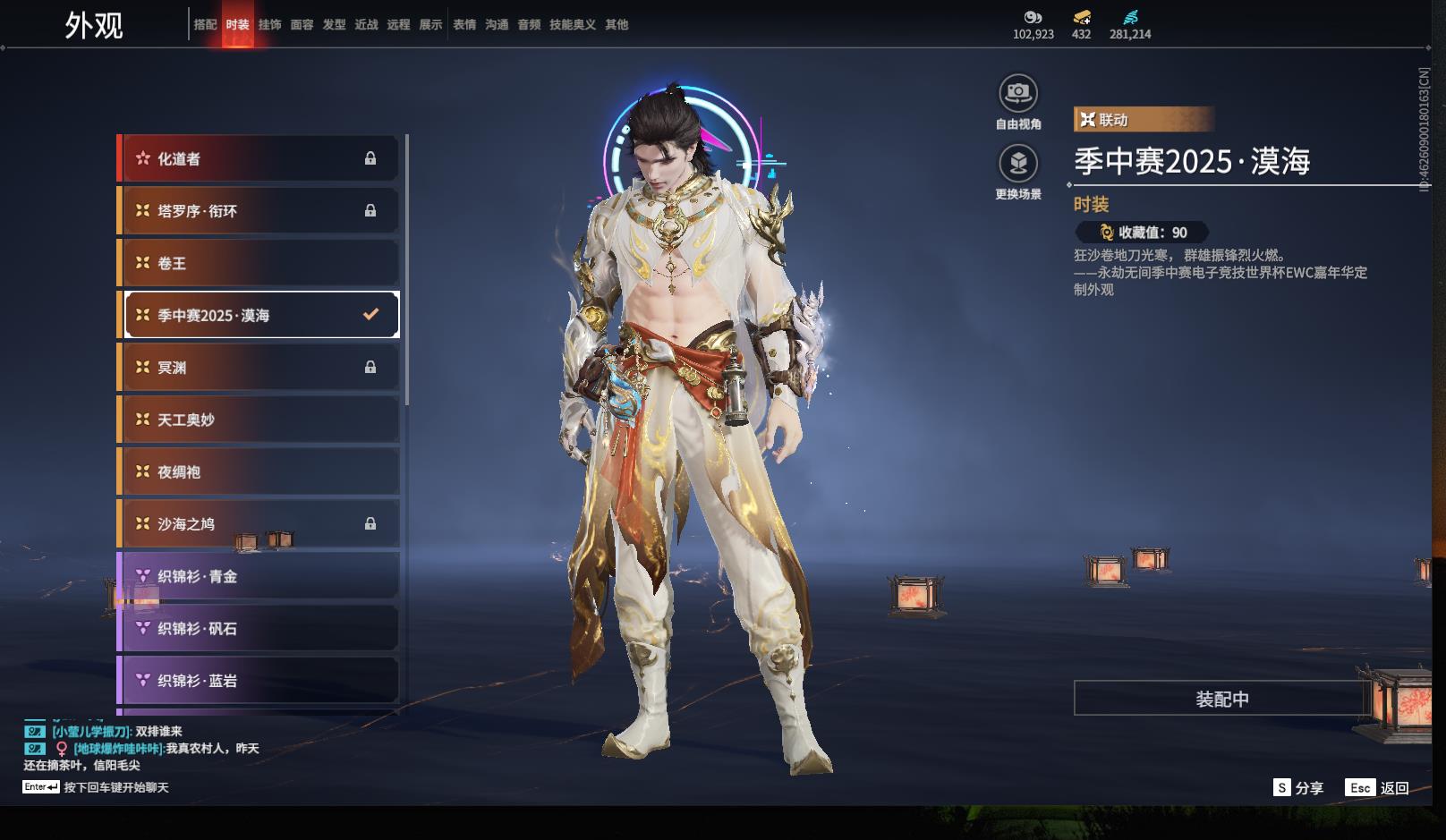Screen dimensions: 1446x840
Task: Select the locked 化道者 outfit
Action: [x=259, y=158]
